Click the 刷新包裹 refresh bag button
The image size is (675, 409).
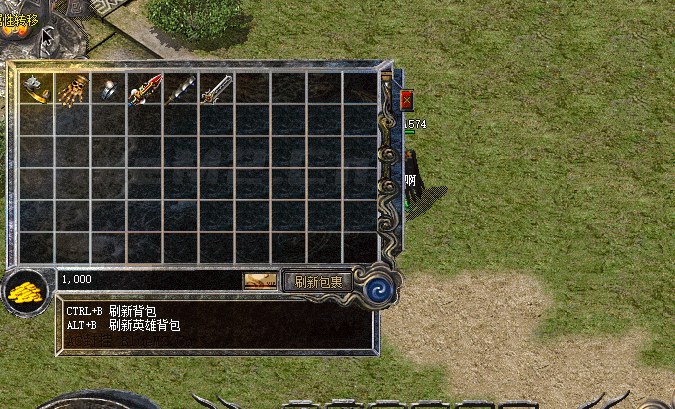pos(318,282)
